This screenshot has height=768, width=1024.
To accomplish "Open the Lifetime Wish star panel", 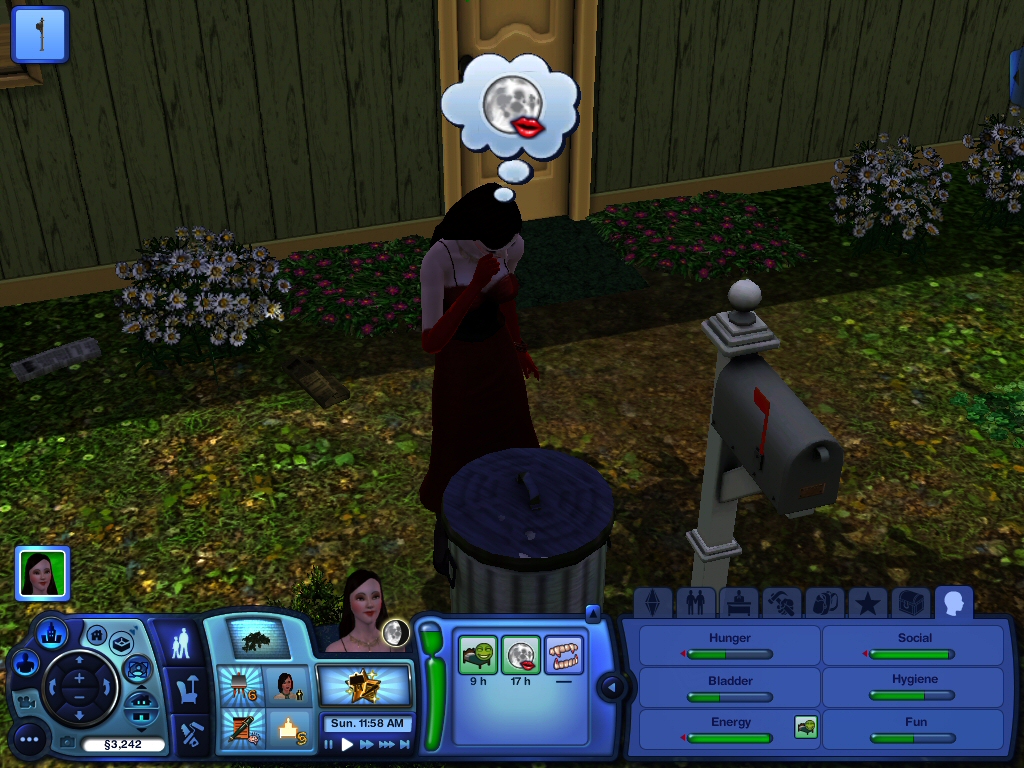I will [364, 686].
